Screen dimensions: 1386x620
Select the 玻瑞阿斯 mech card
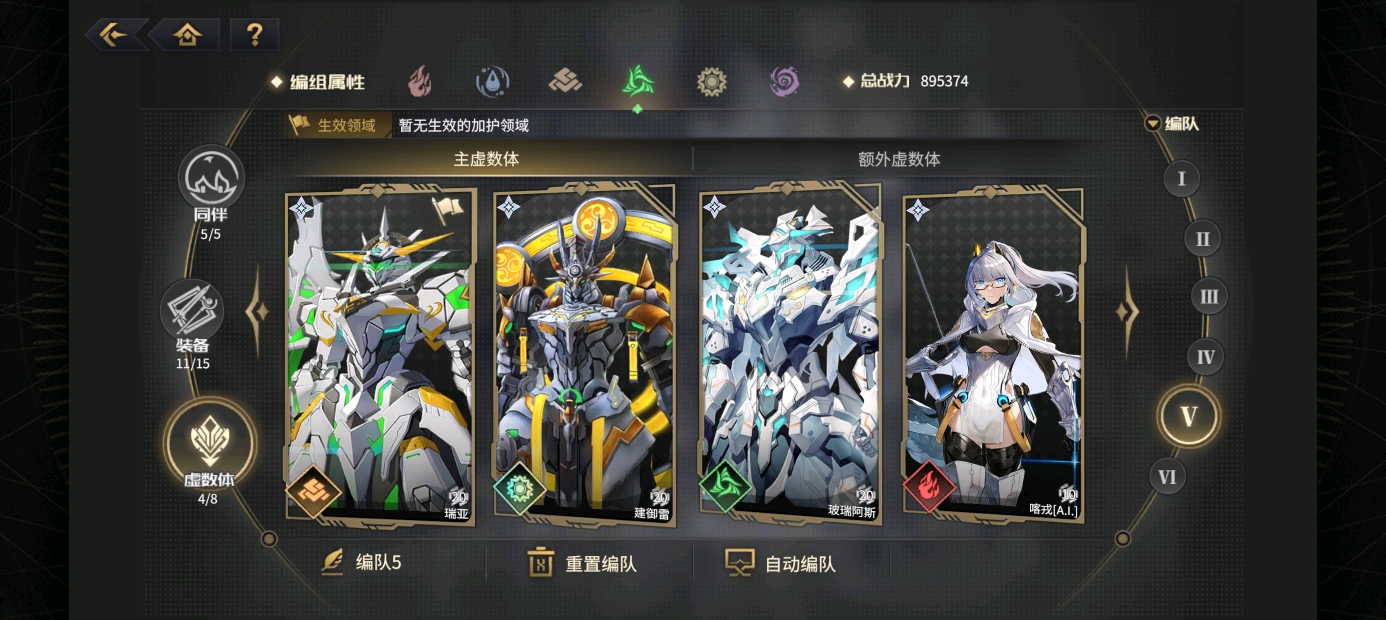tap(790, 355)
